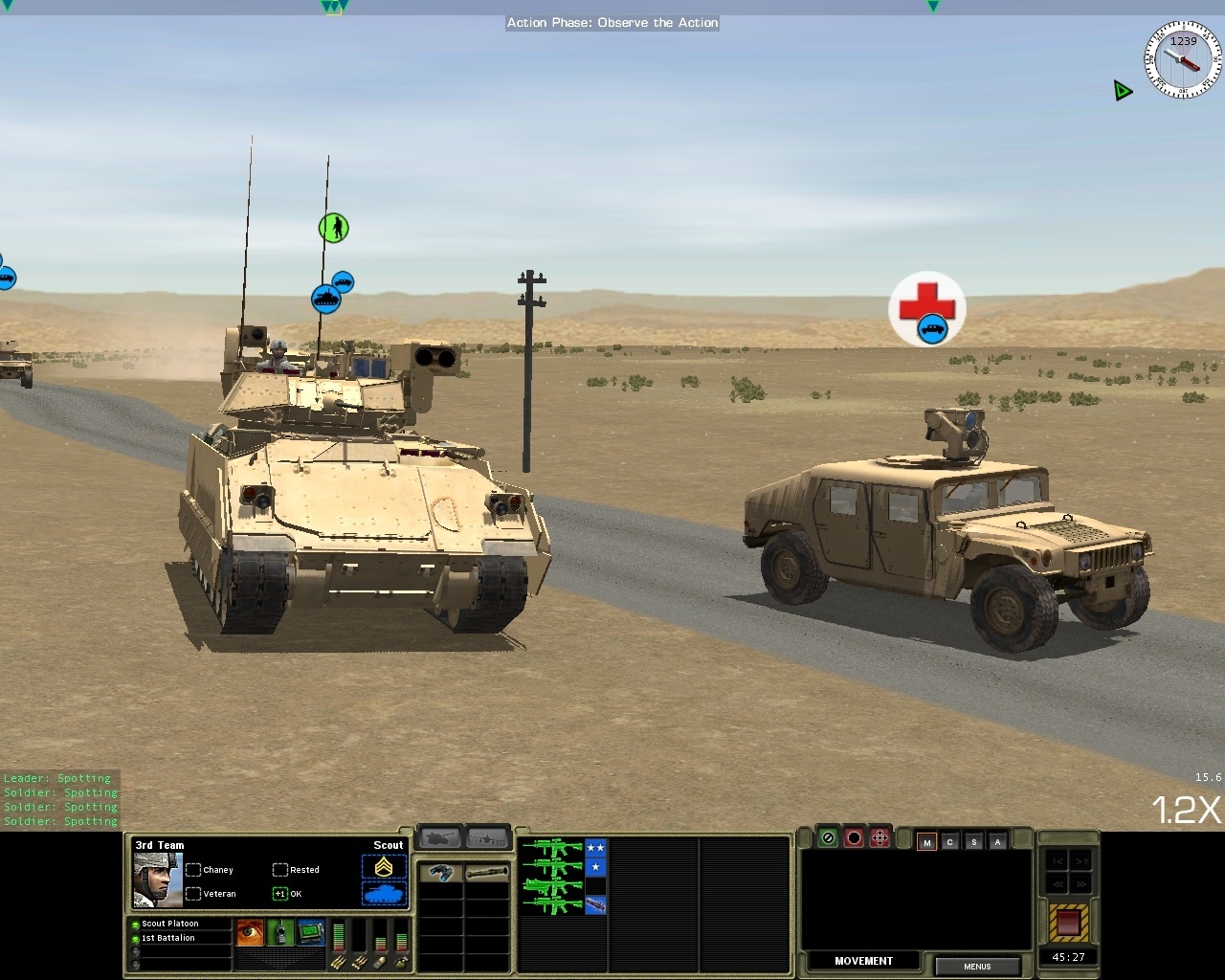Select the four-arrow movement command icon

[880, 837]
